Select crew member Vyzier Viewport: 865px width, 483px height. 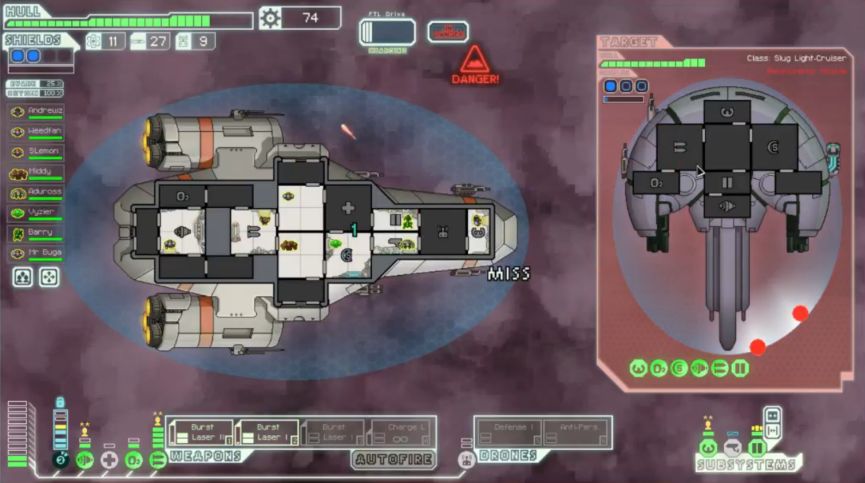[36, 212]
